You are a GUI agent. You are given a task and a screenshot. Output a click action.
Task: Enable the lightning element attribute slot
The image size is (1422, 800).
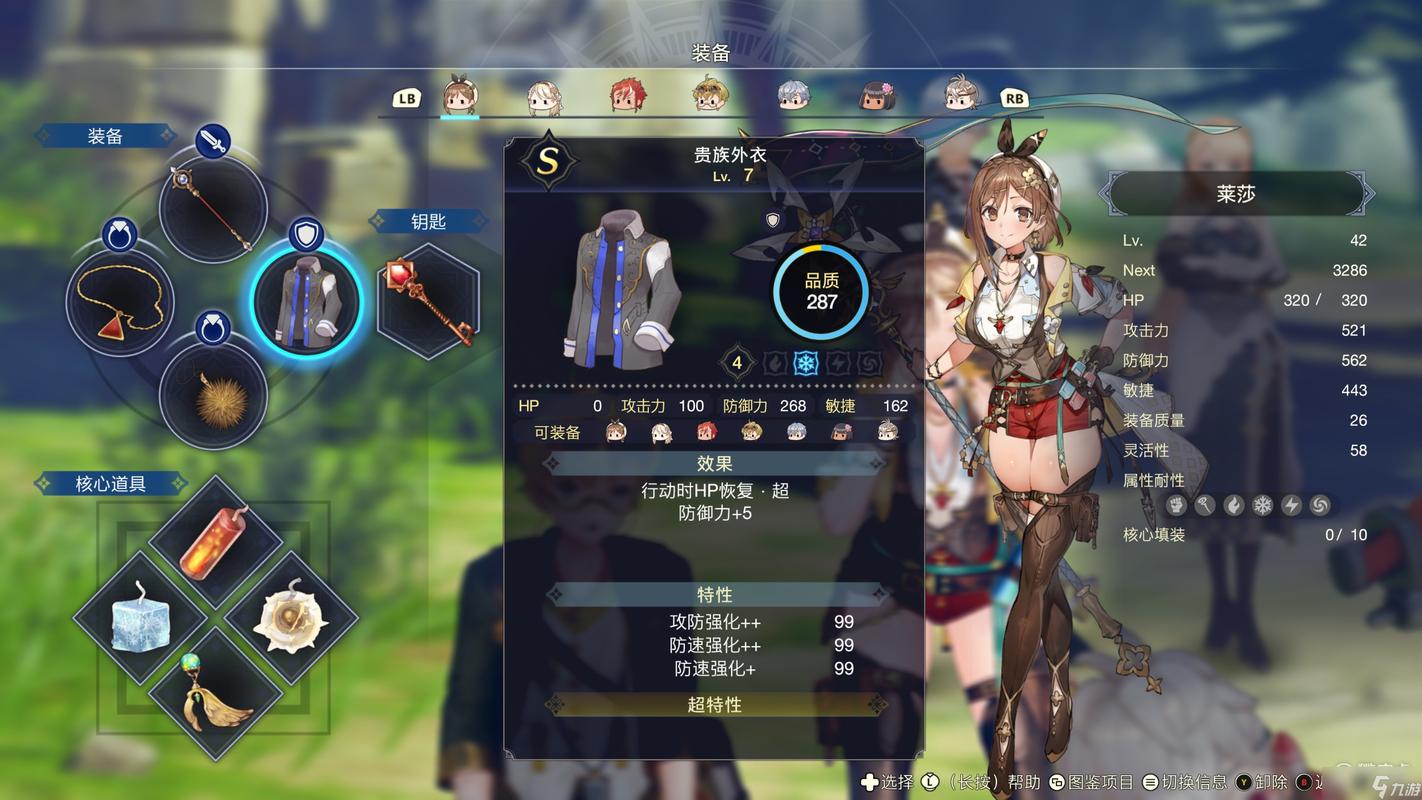(x=836, y=363)
